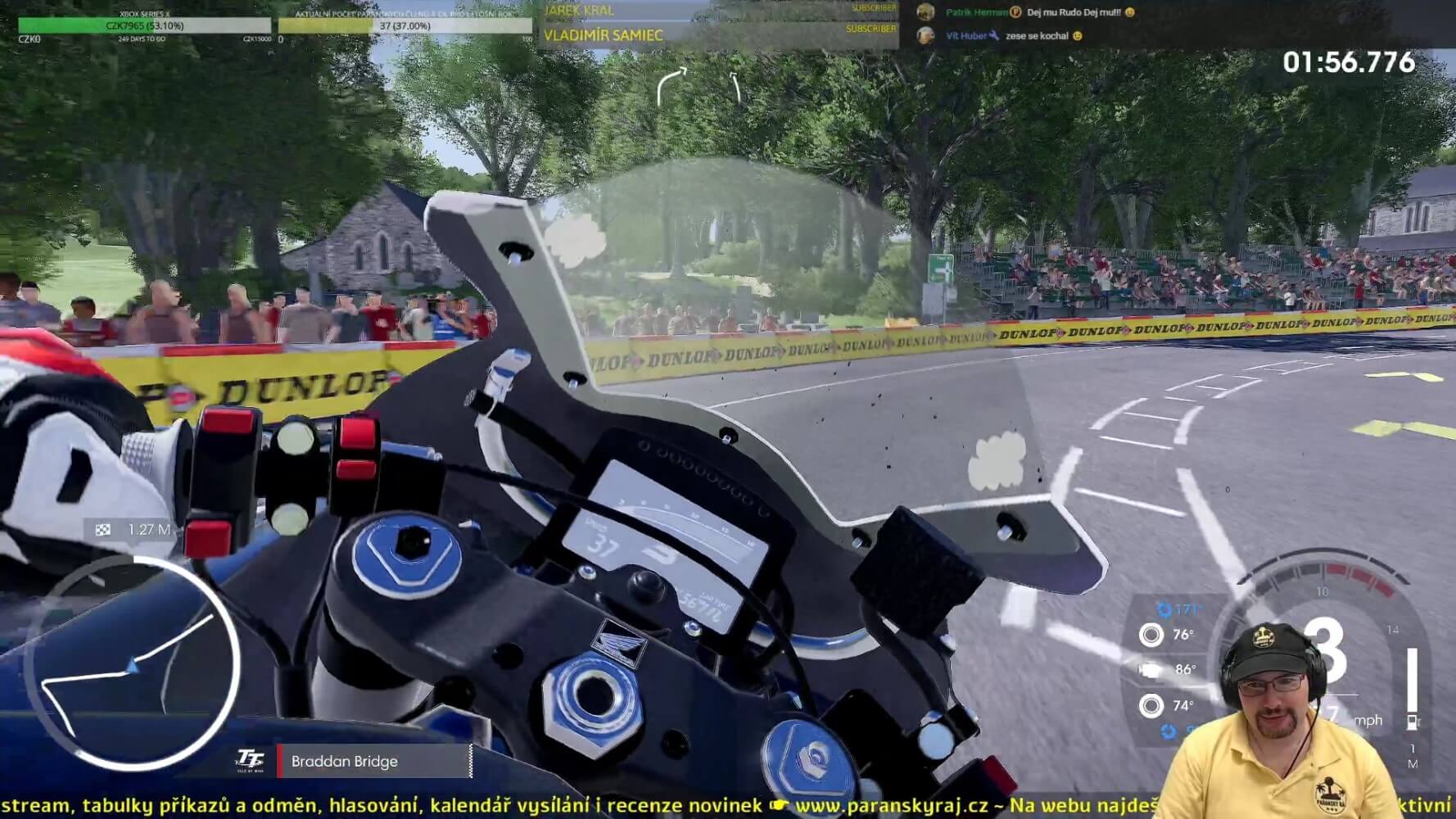1456x819 pixels.
Task: Click the corner direction arrow indicator
Action: [x=671, y=85]
